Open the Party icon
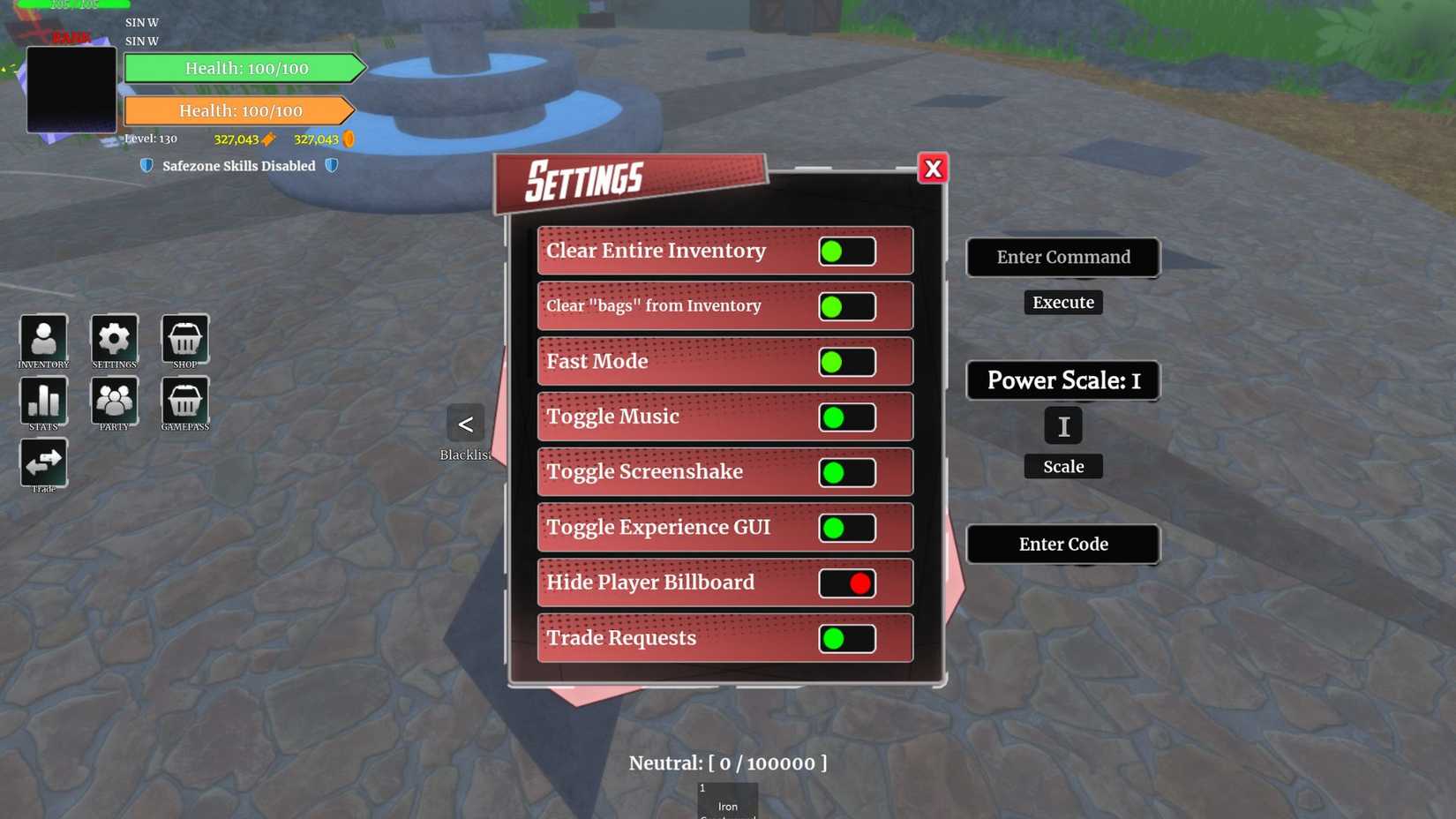Screen dimensions: 1456x819 pos(114,400)
